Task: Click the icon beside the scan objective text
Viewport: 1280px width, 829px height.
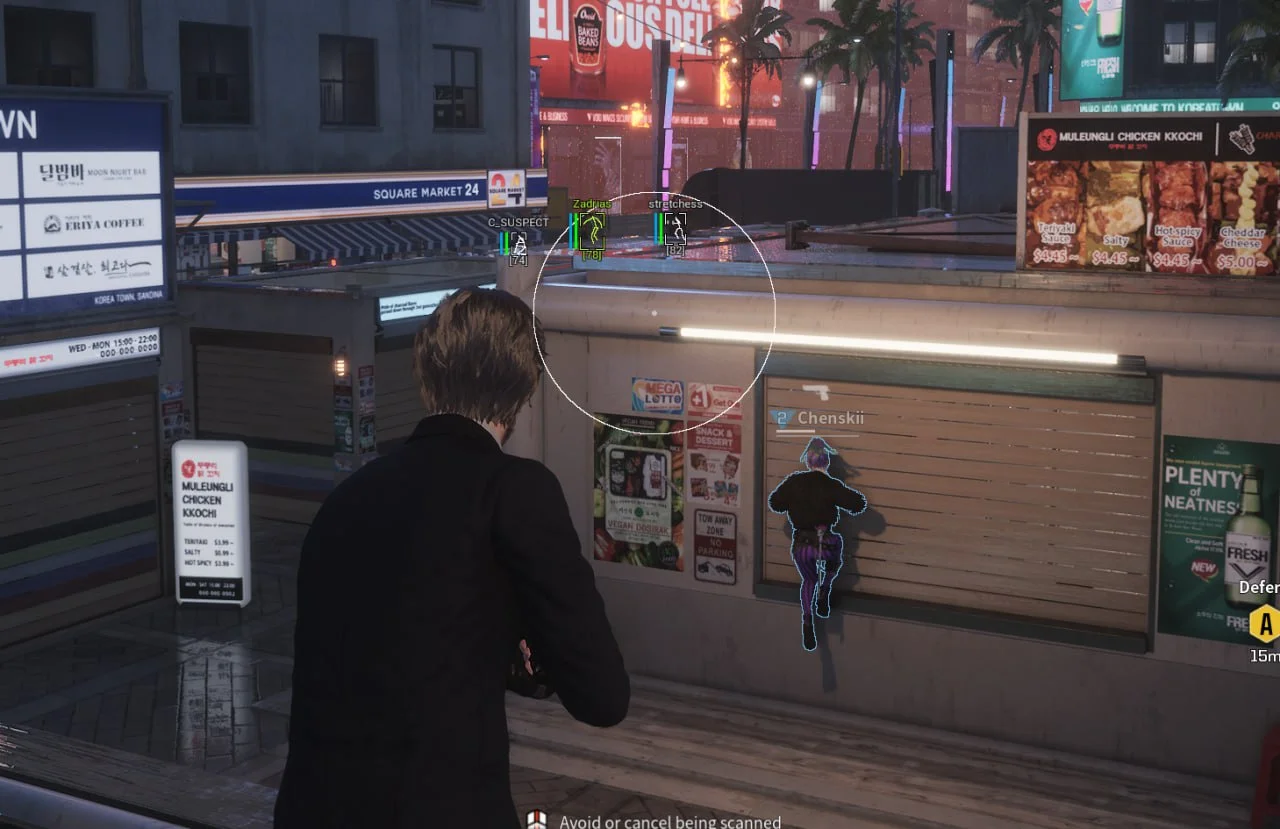Action: click(537, 820)
